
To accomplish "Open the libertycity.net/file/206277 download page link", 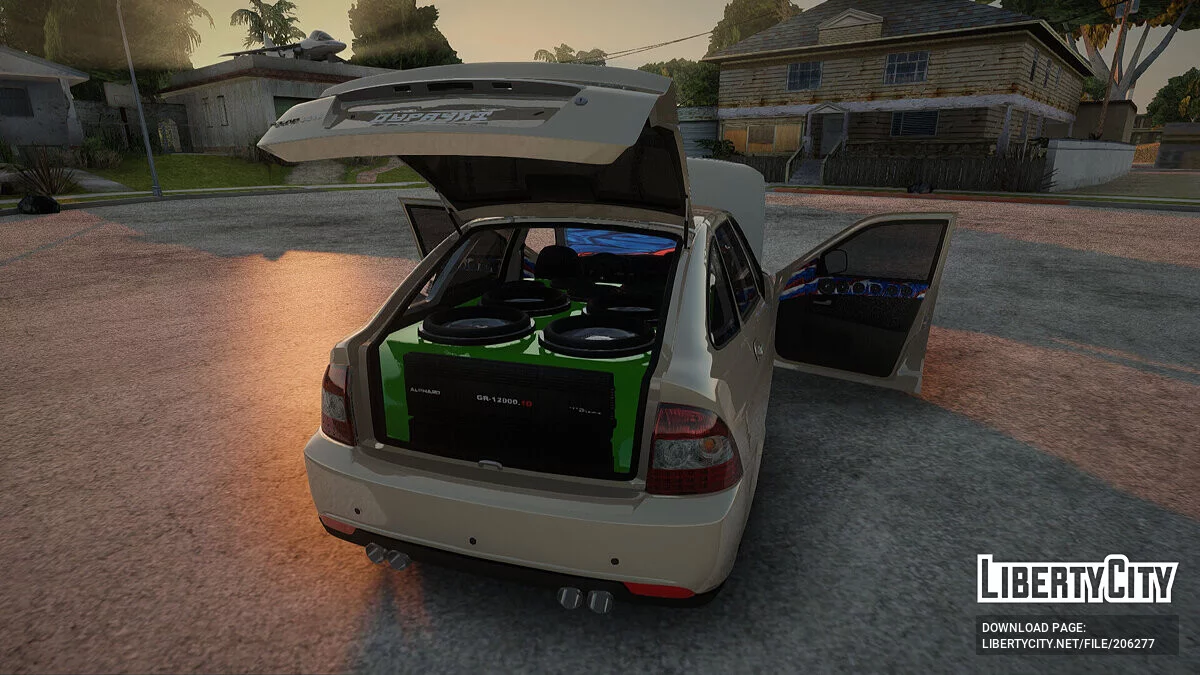I will coord(1068,644).
